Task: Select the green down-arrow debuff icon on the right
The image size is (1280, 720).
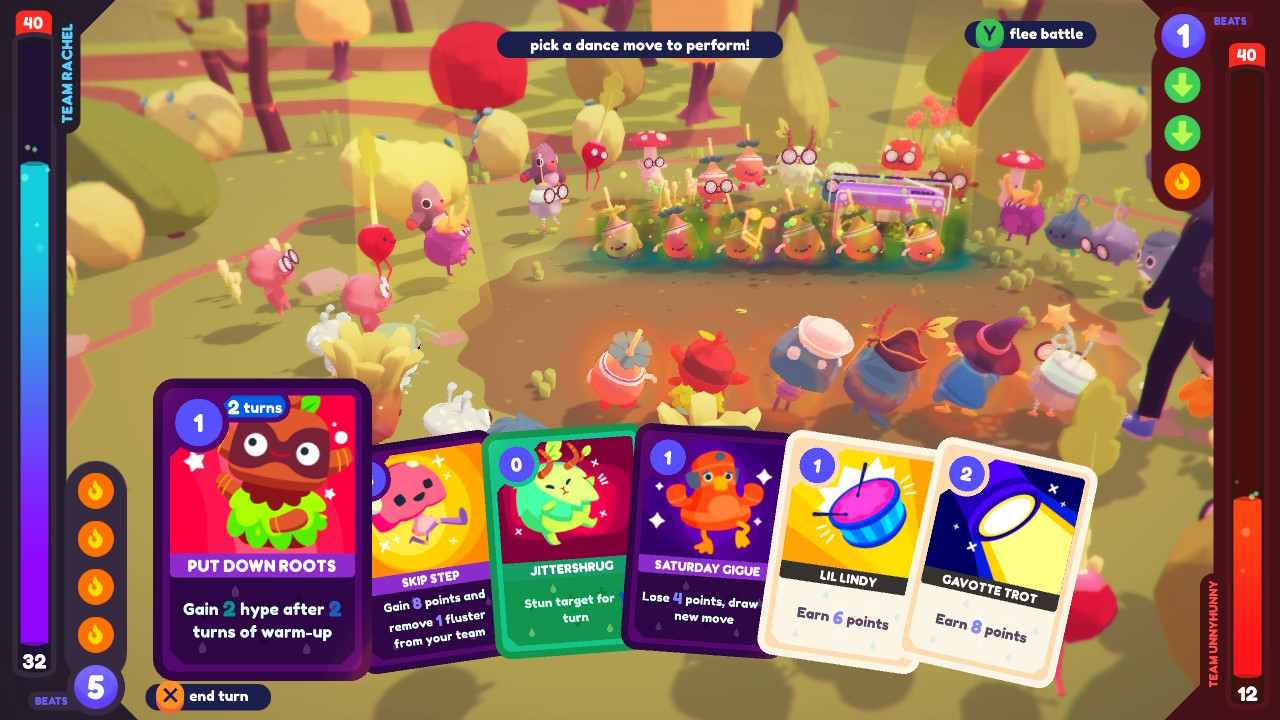Action: coord(1183,86)
